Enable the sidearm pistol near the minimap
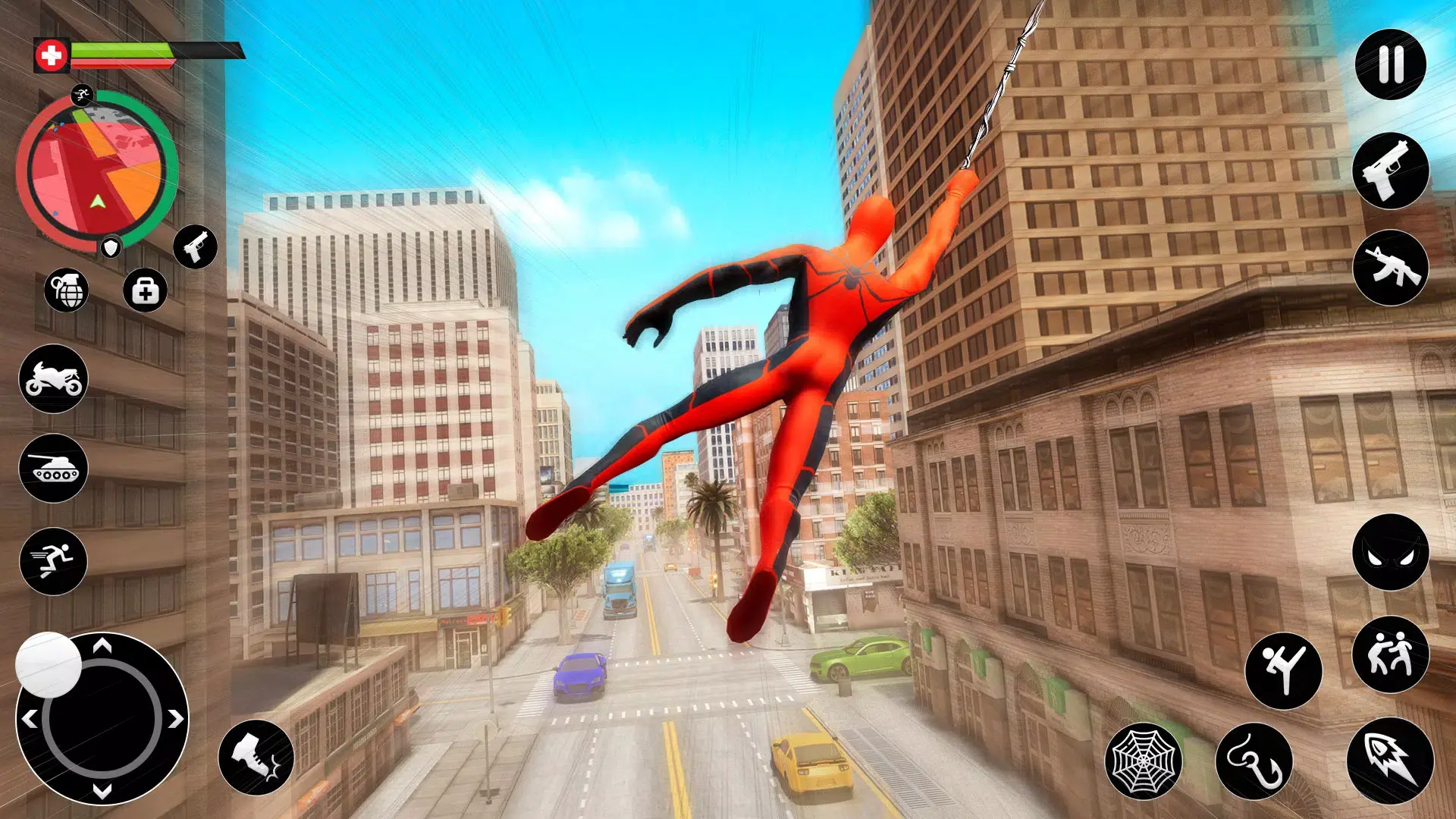This screenshot has width=1456, height=819. point(196,247)
